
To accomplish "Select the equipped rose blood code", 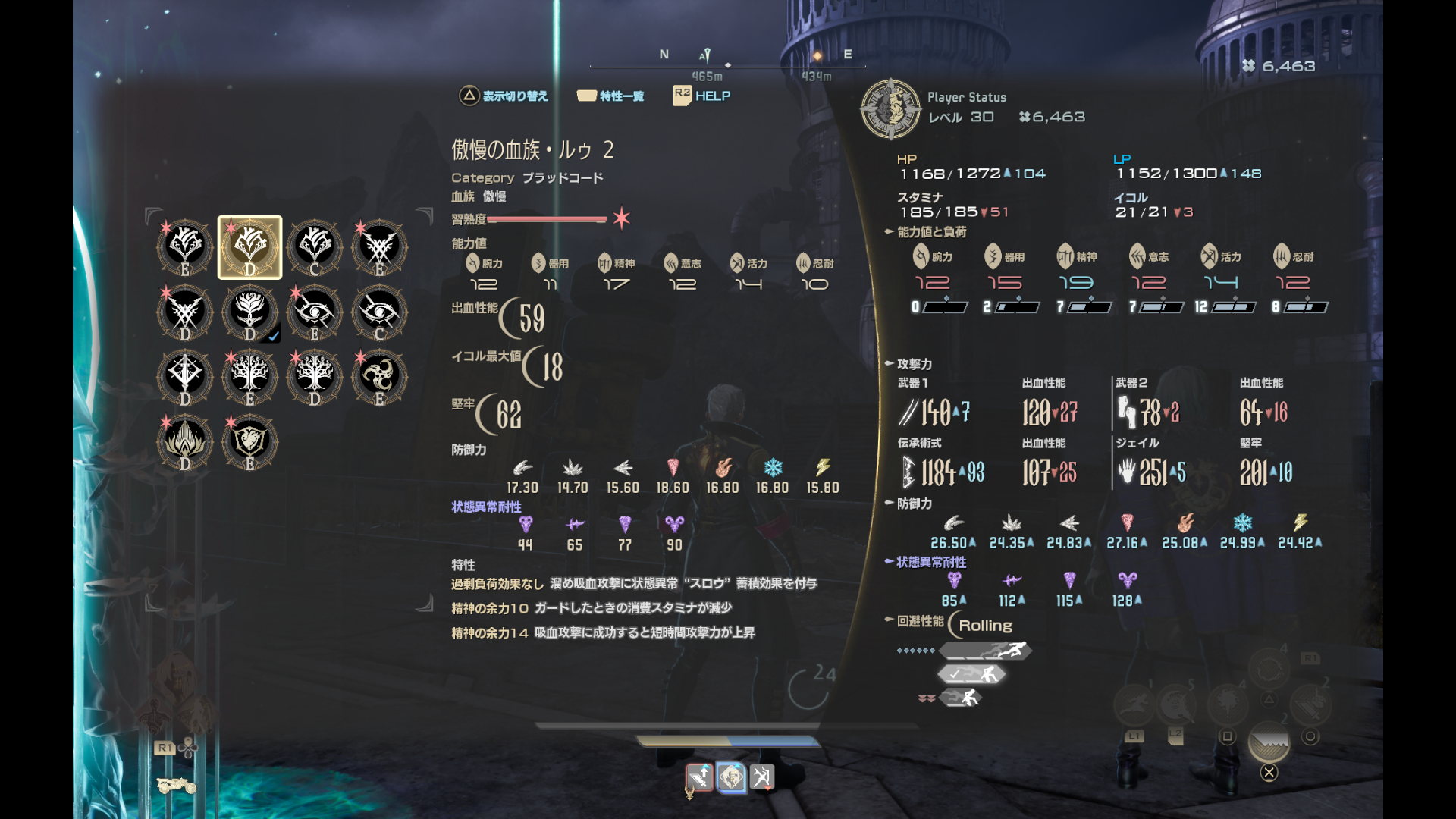I will pyautogui.click(x=249, y=312).
